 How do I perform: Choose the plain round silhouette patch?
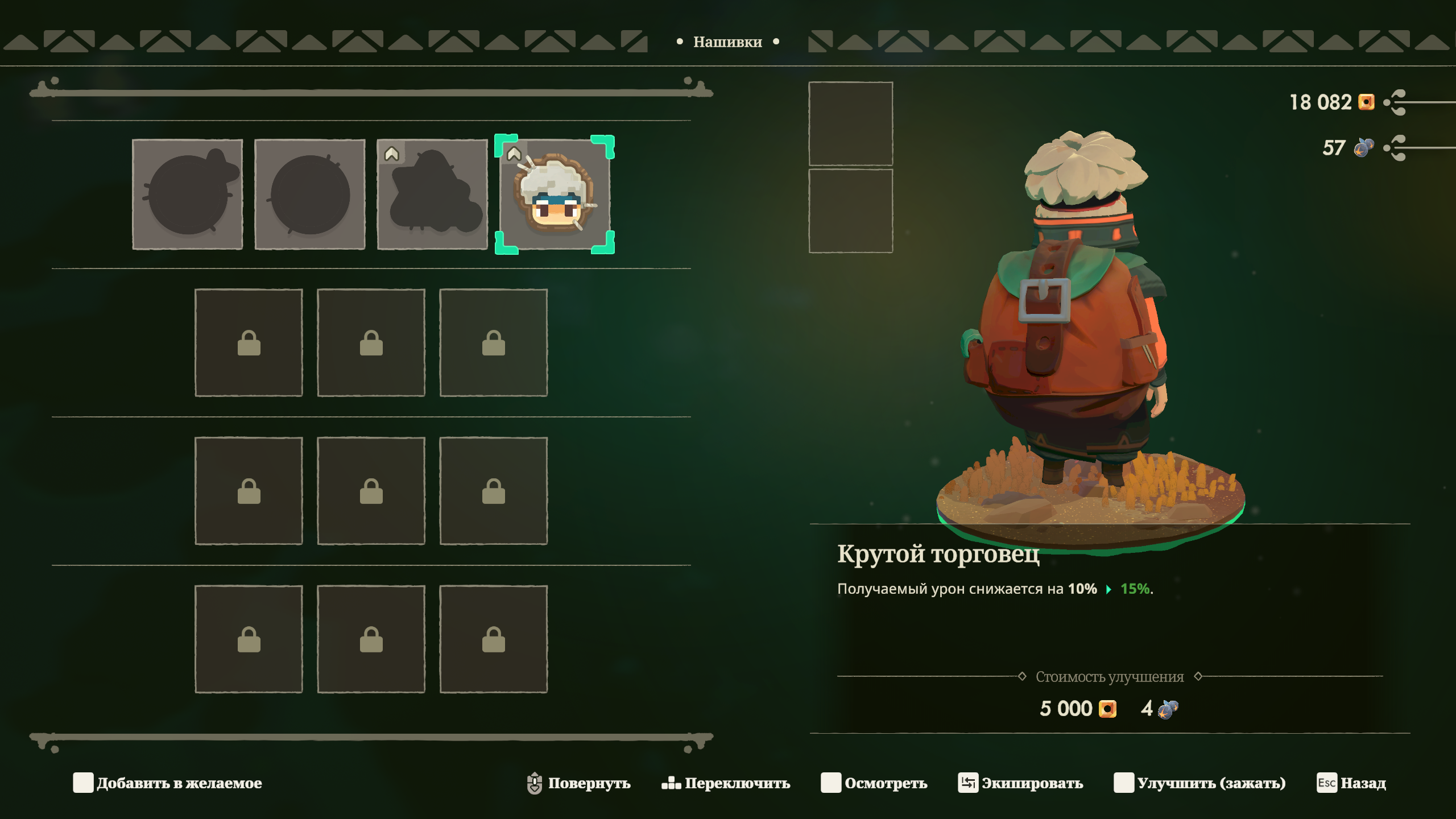click(310, 195)
